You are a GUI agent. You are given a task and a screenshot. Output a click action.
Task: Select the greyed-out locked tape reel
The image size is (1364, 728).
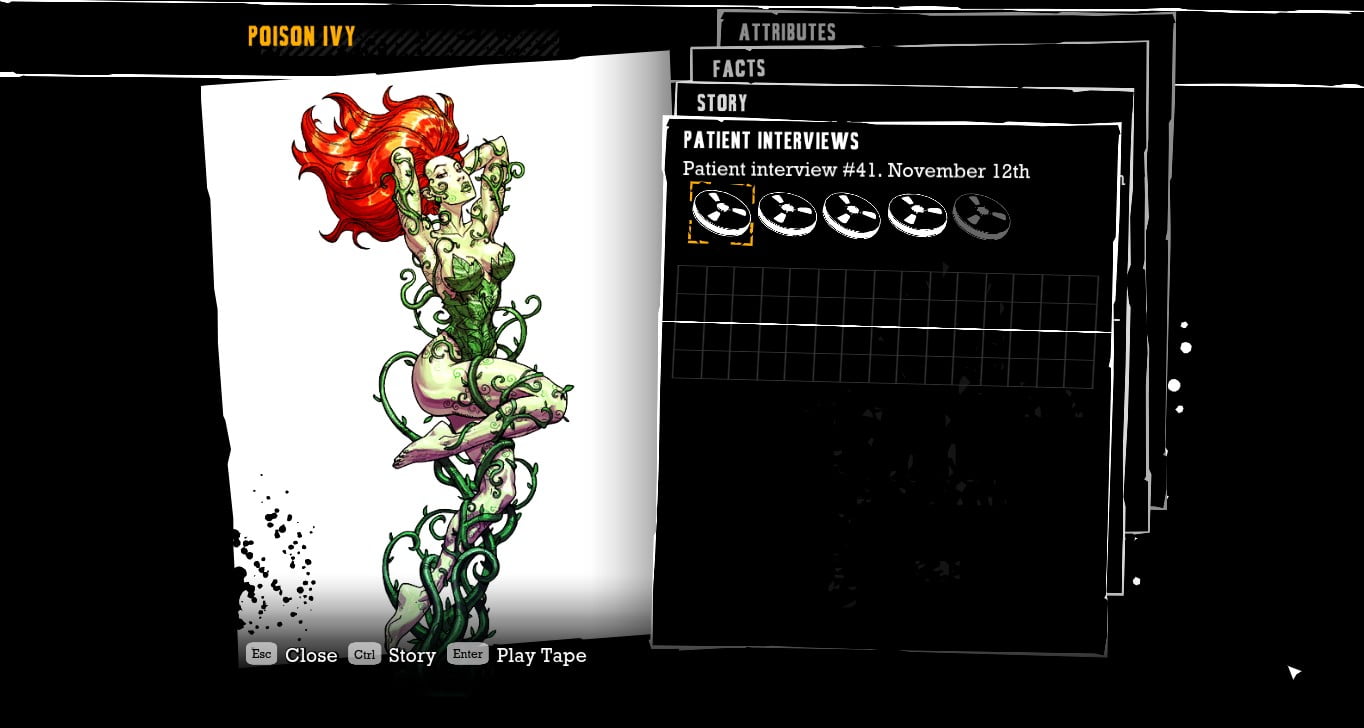click(981, 215)
